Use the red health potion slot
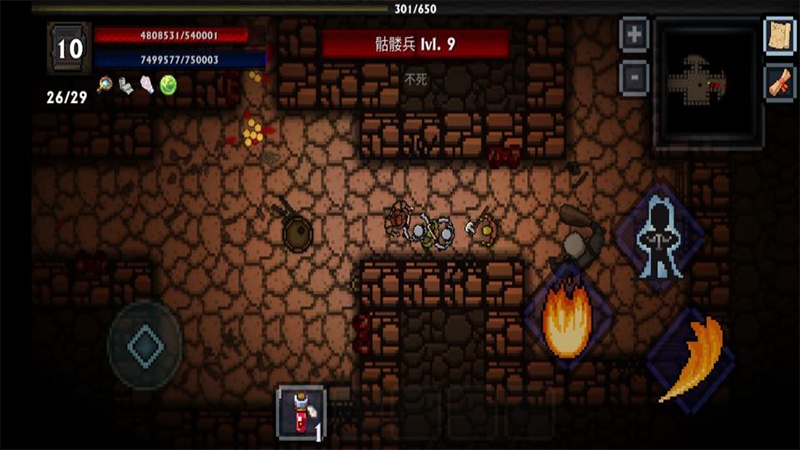800x450 pixels. coord(300,411)
